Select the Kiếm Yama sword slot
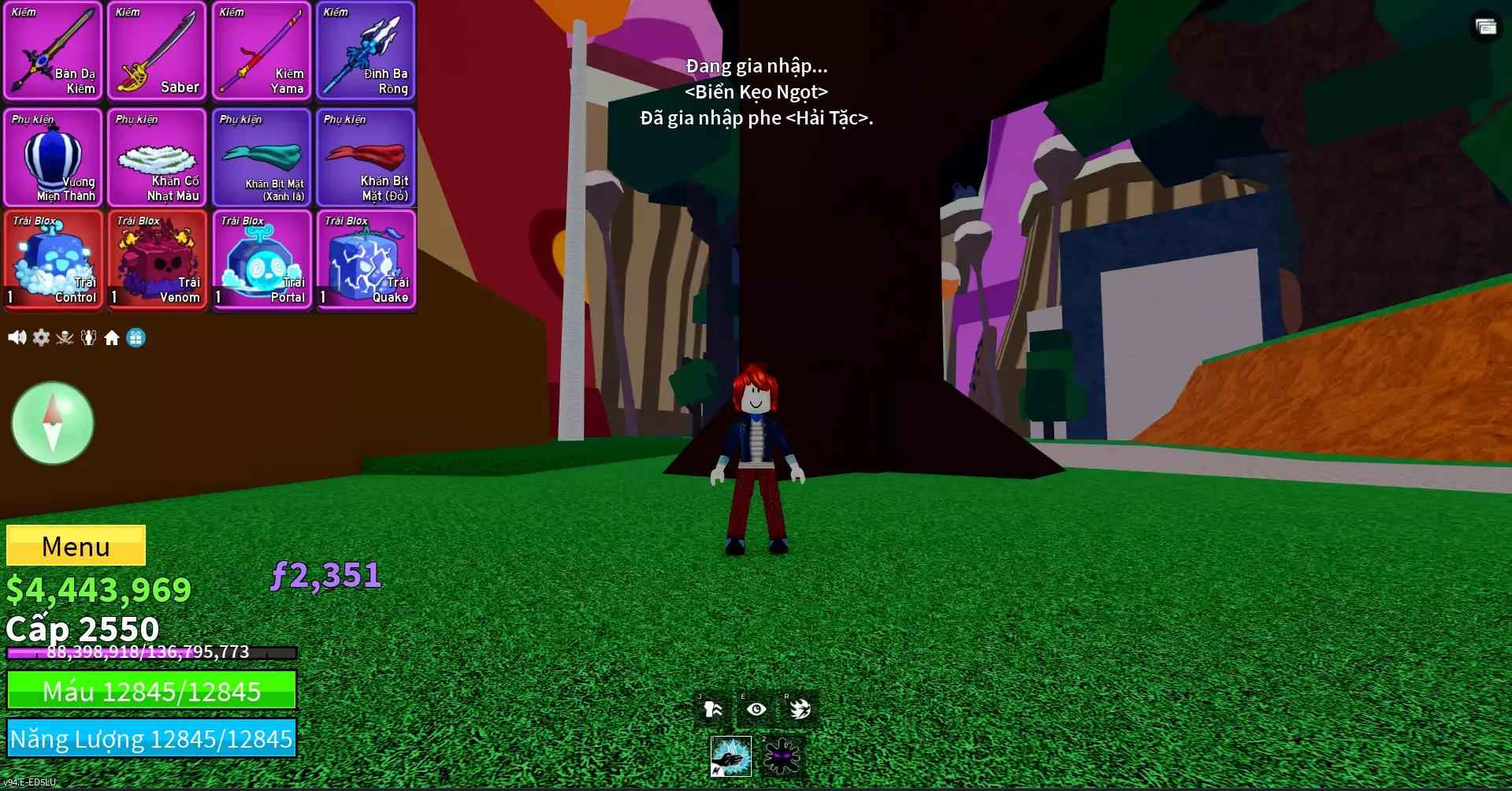Viewport: 1512px width, 791px height. [261, 51]
